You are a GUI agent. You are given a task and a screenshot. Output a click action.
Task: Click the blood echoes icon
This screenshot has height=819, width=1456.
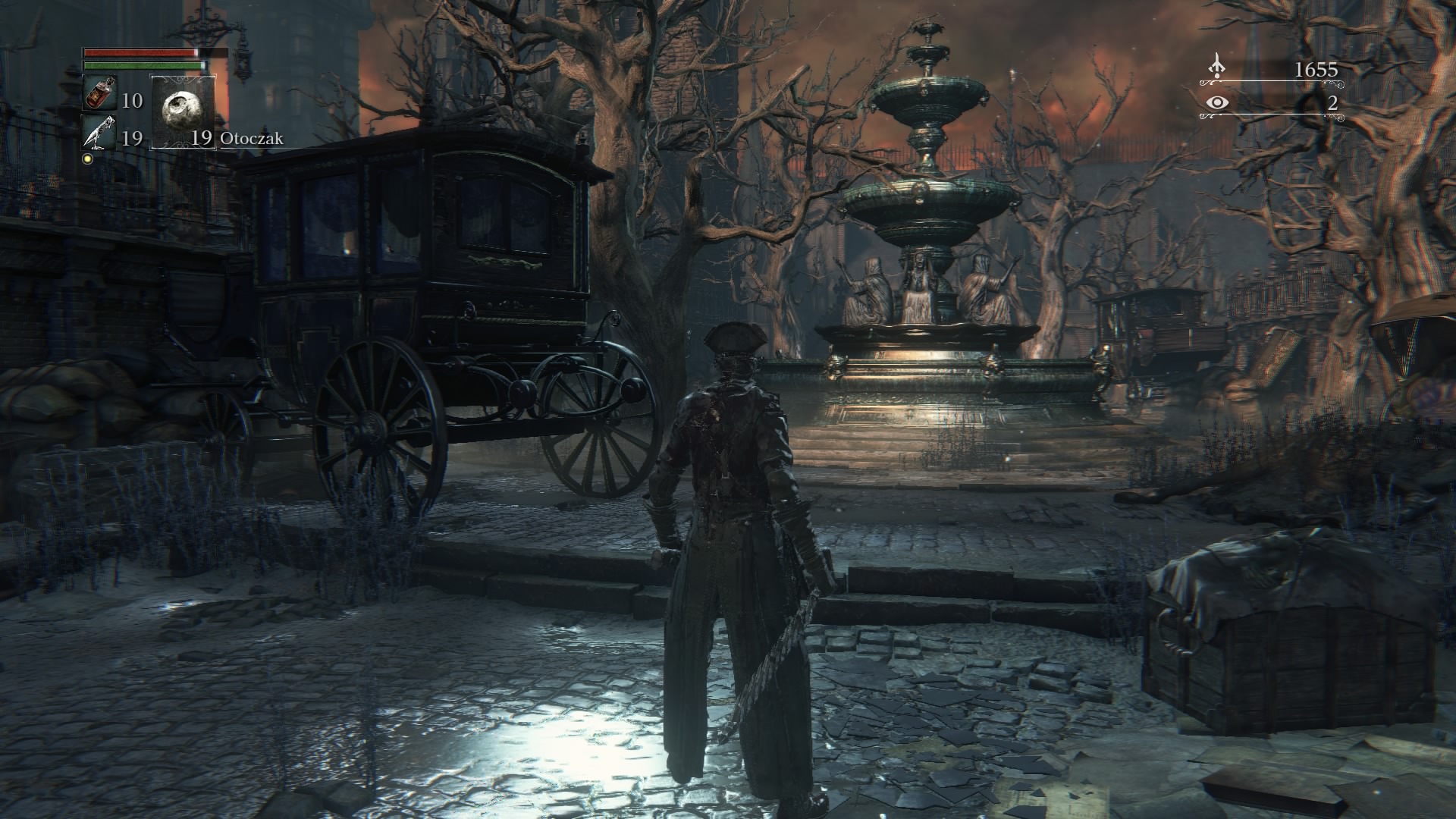click(1217, 67)
